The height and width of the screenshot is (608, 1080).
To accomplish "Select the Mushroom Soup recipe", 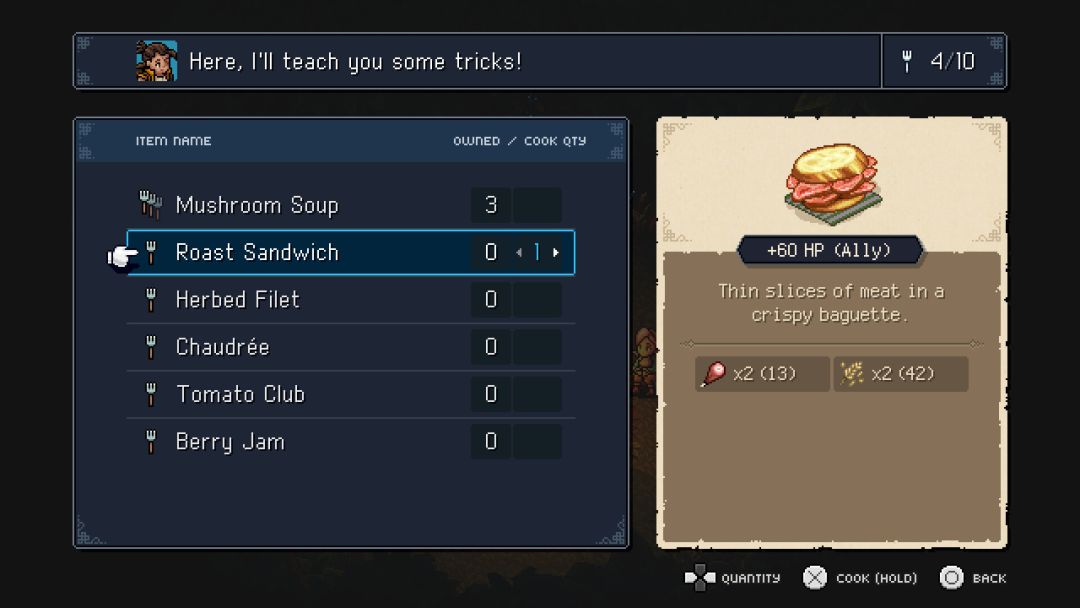I will [257, 205].
